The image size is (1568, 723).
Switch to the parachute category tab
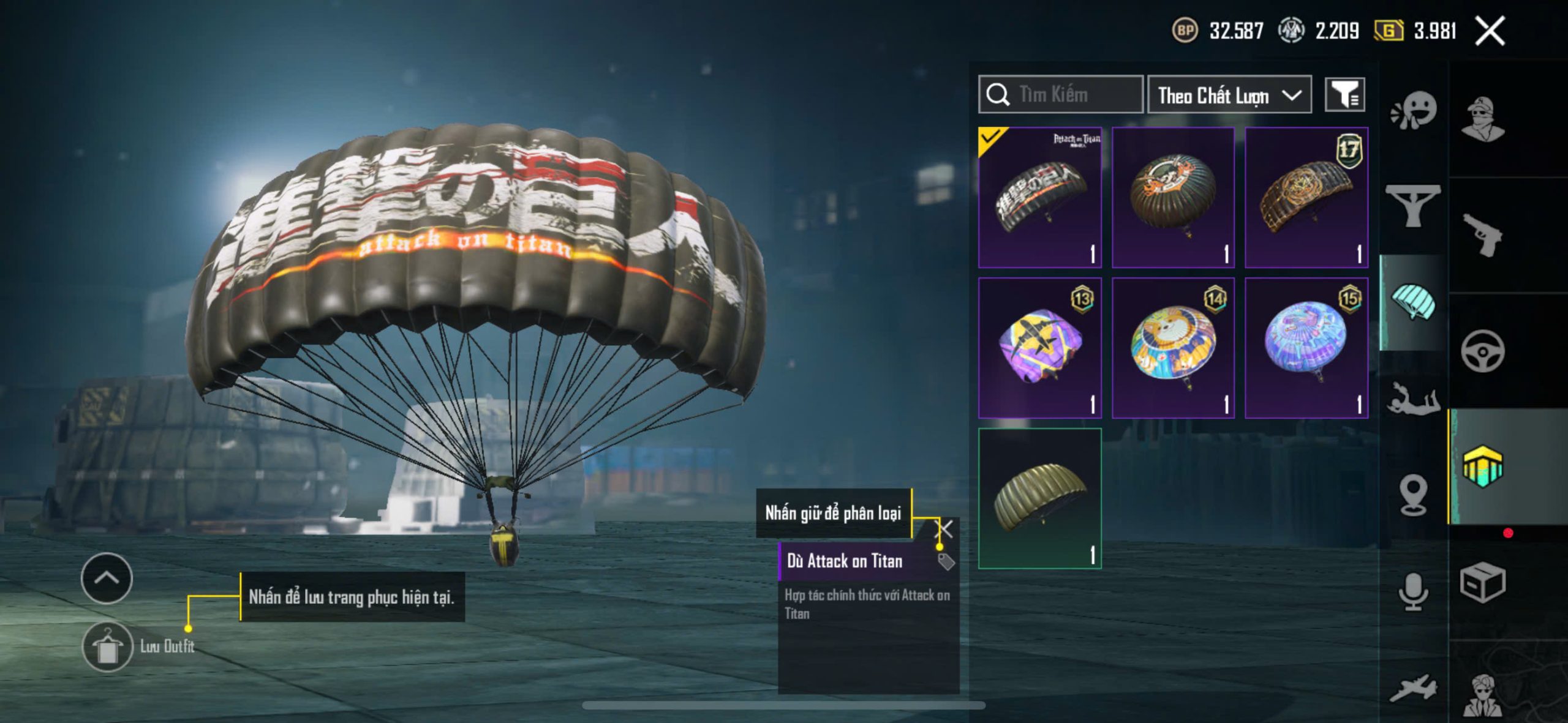pos(1413,302)
